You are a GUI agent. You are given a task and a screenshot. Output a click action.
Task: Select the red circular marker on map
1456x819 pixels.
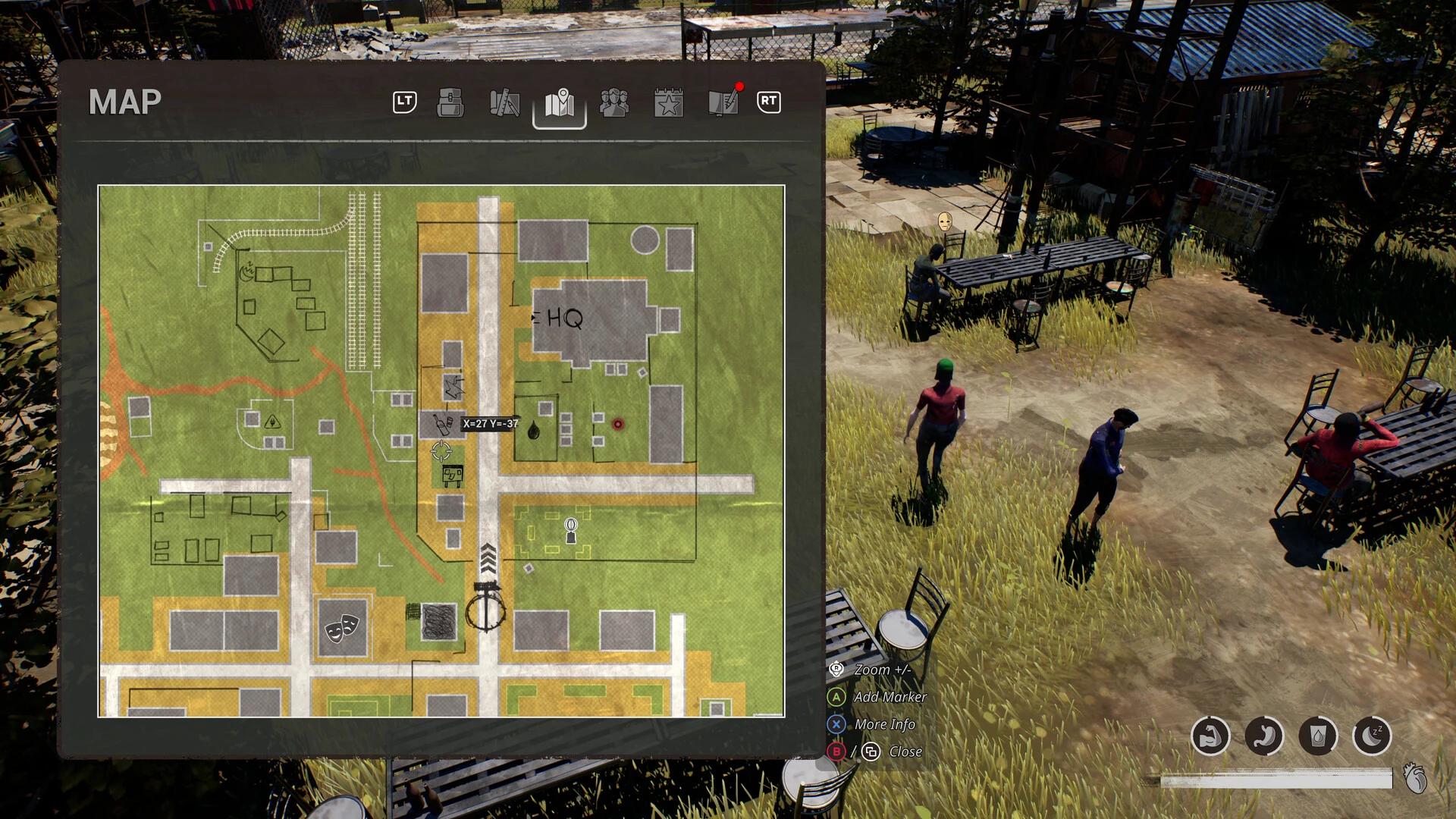pyautogui.click(x=618, y=424)
